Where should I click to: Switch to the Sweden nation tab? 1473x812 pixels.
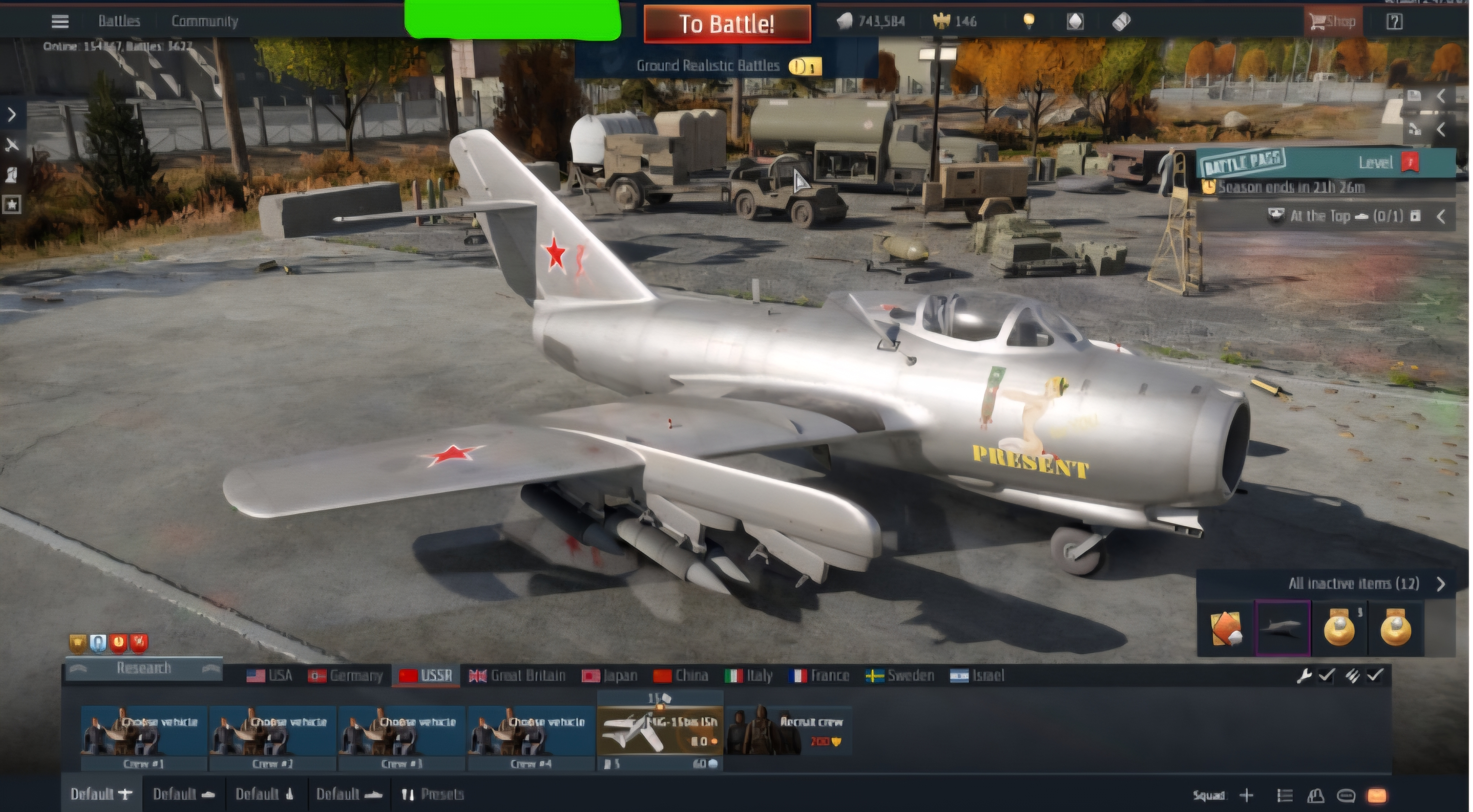coord(900,676)
